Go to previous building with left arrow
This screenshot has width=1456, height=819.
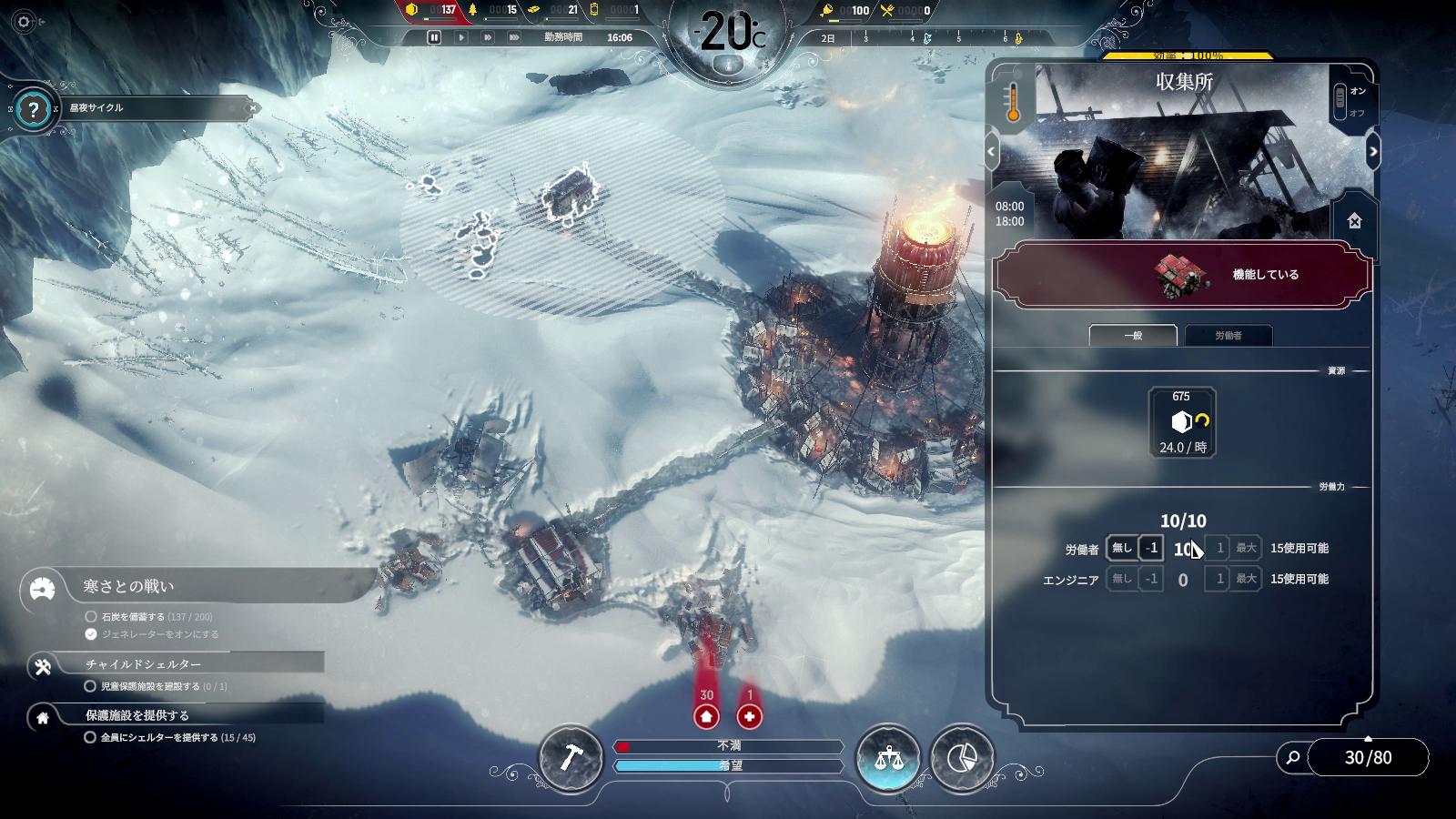pos(992,152)
